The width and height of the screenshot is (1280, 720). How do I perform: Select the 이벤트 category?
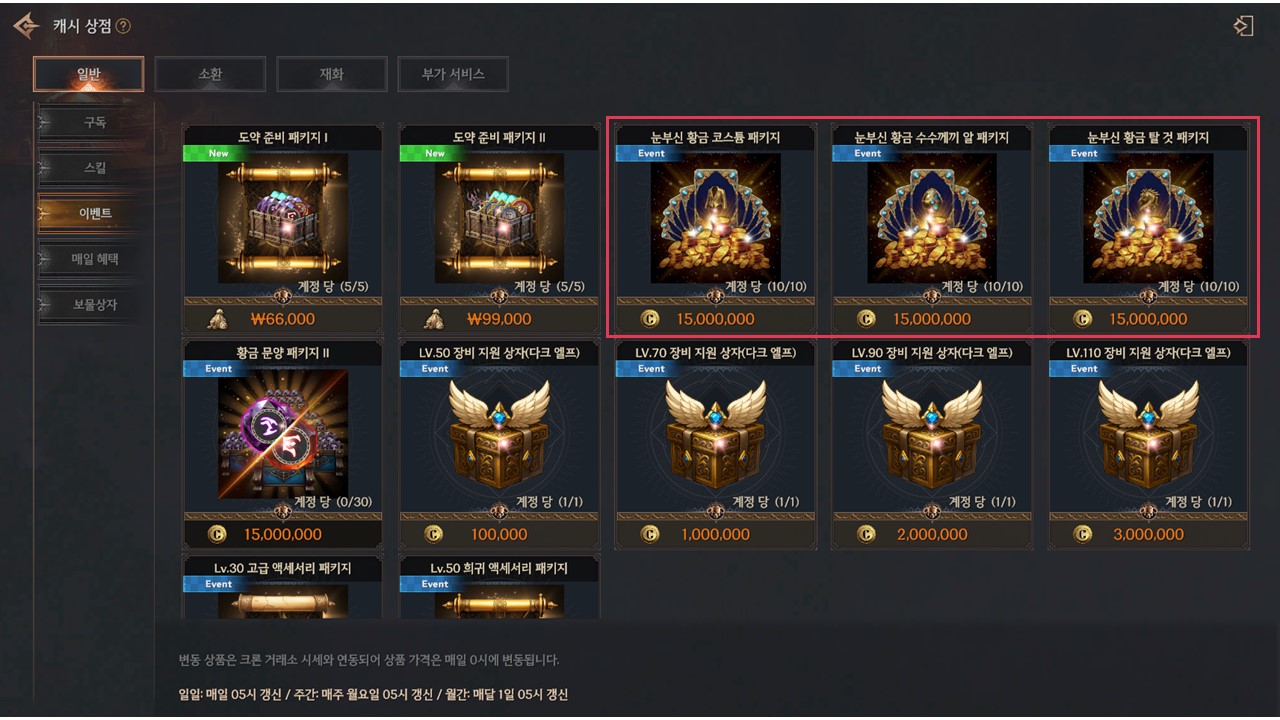pos(95,213)
